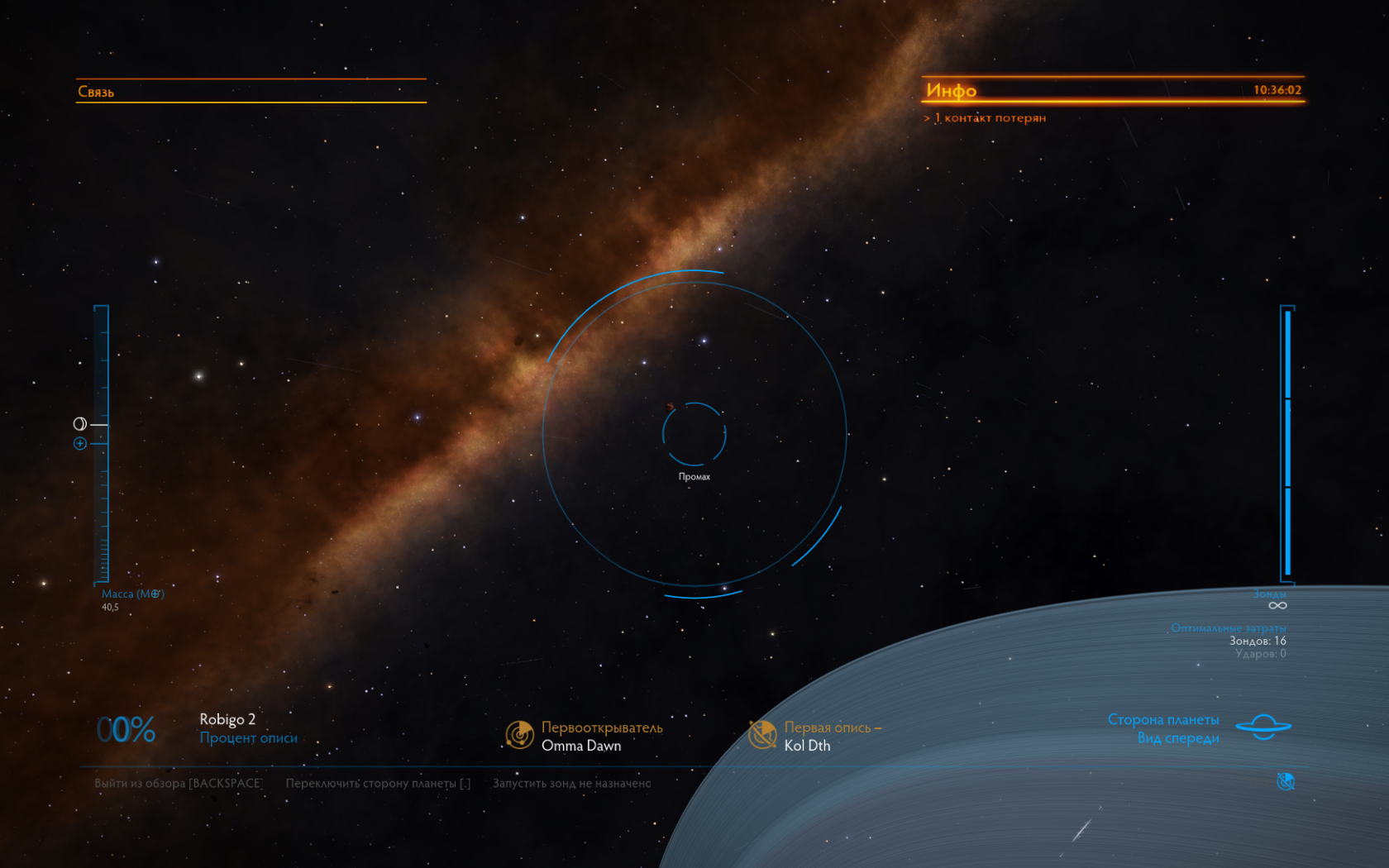Click the plus marker on the mass gauge
This screenshot has width=1389, height=868.
80,444
